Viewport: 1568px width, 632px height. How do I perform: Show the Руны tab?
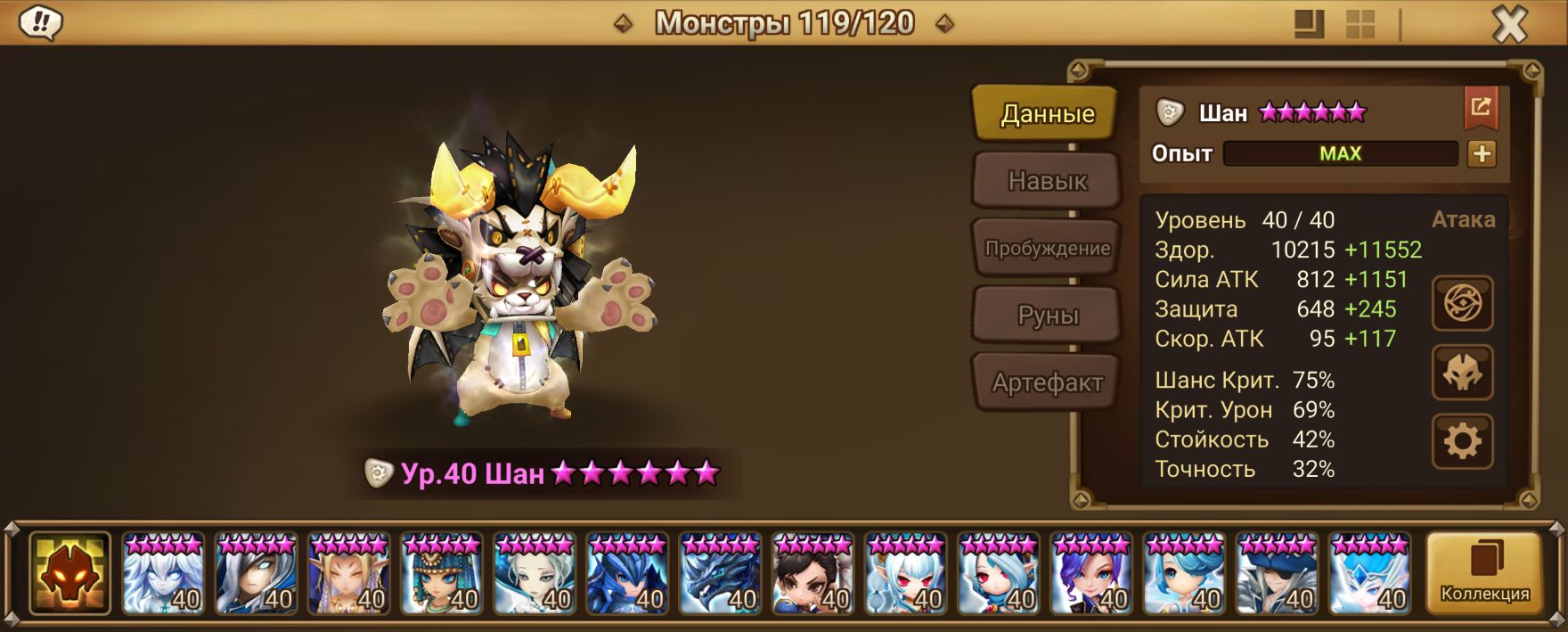click(1047, 315)
